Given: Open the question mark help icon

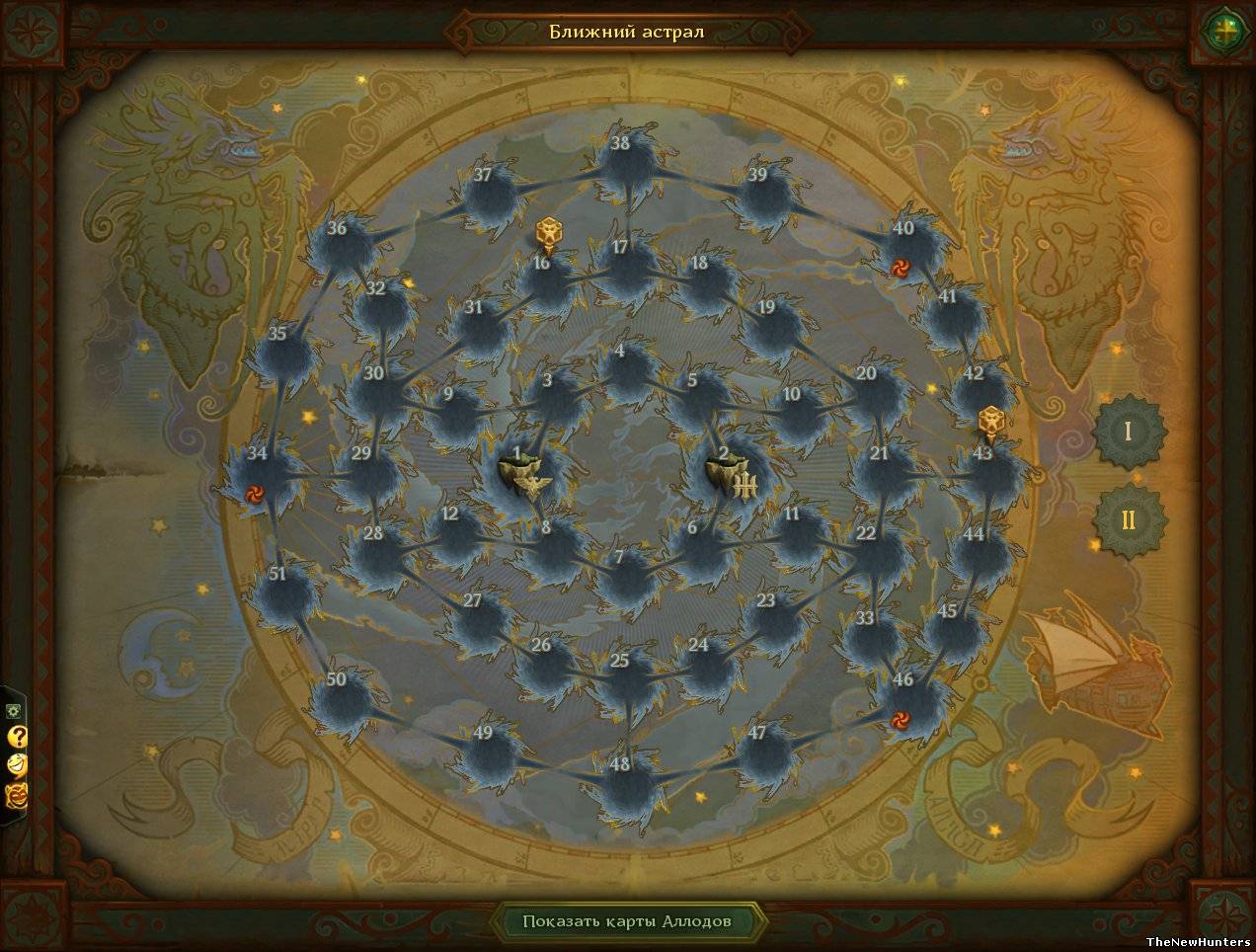Looking at the screenshot, I should coord(17,737).
